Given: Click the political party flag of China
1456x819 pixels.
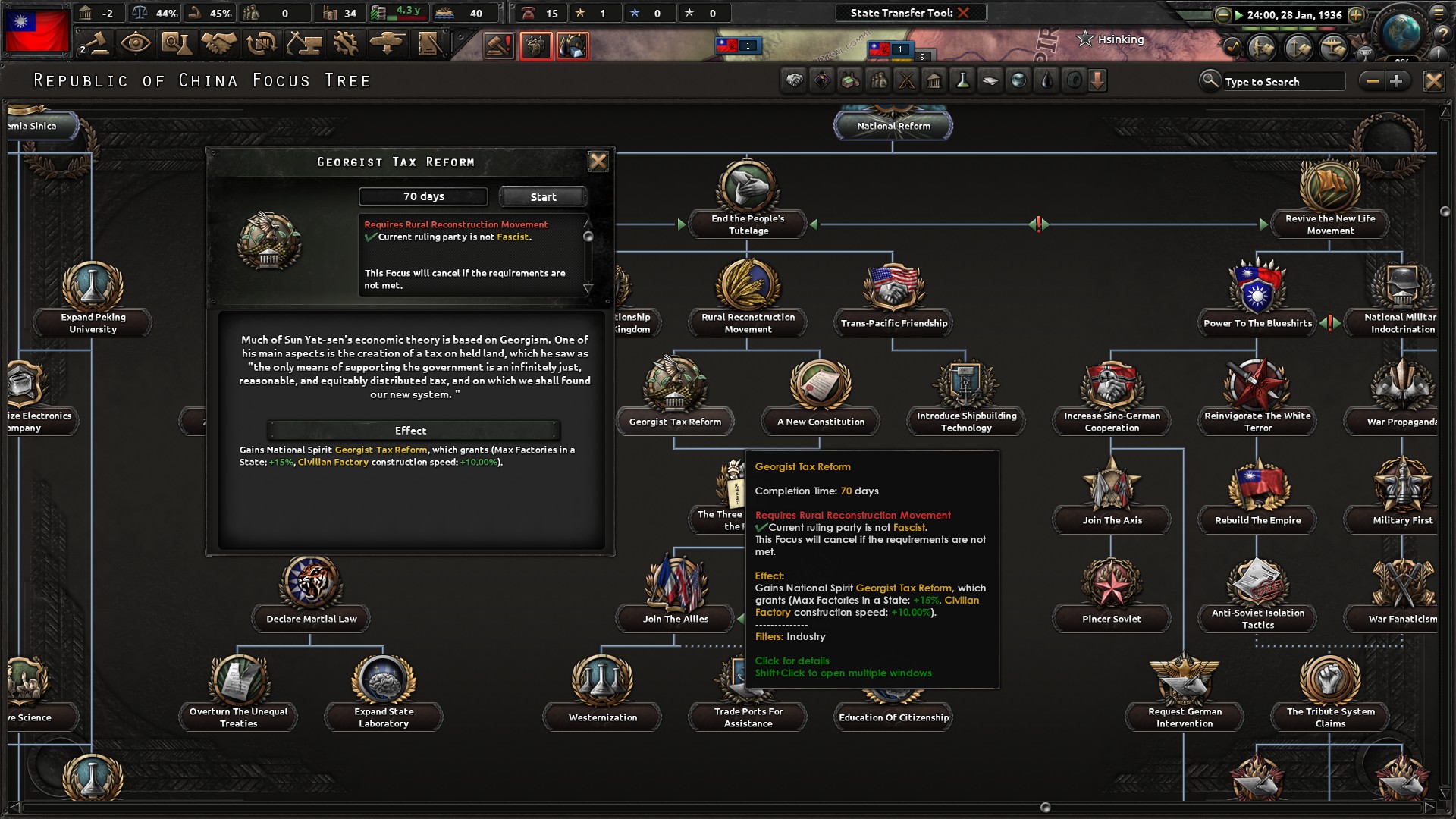Looking at the screenshot, I should click(x=36, y=31).
